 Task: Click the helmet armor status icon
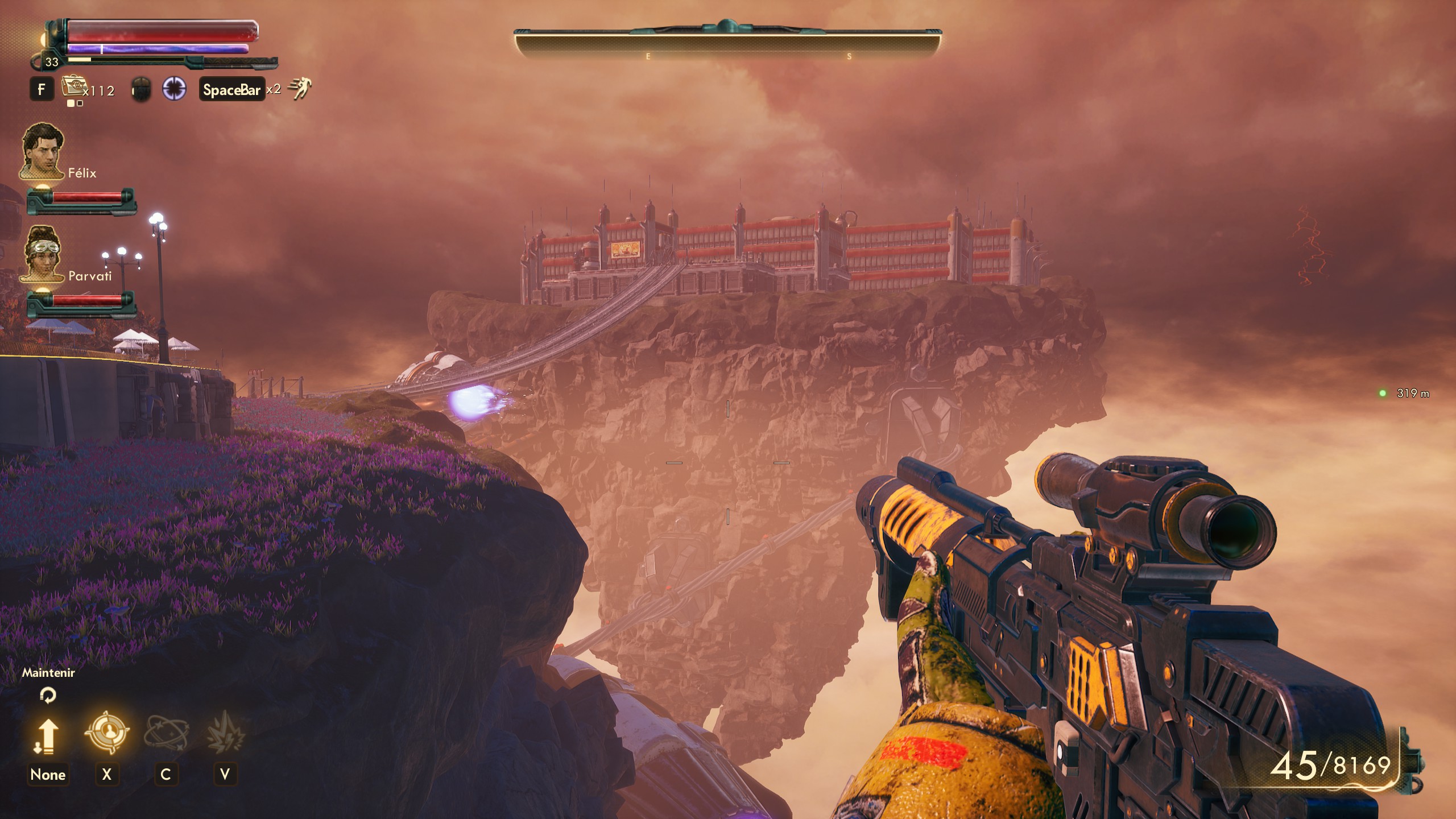141,90
